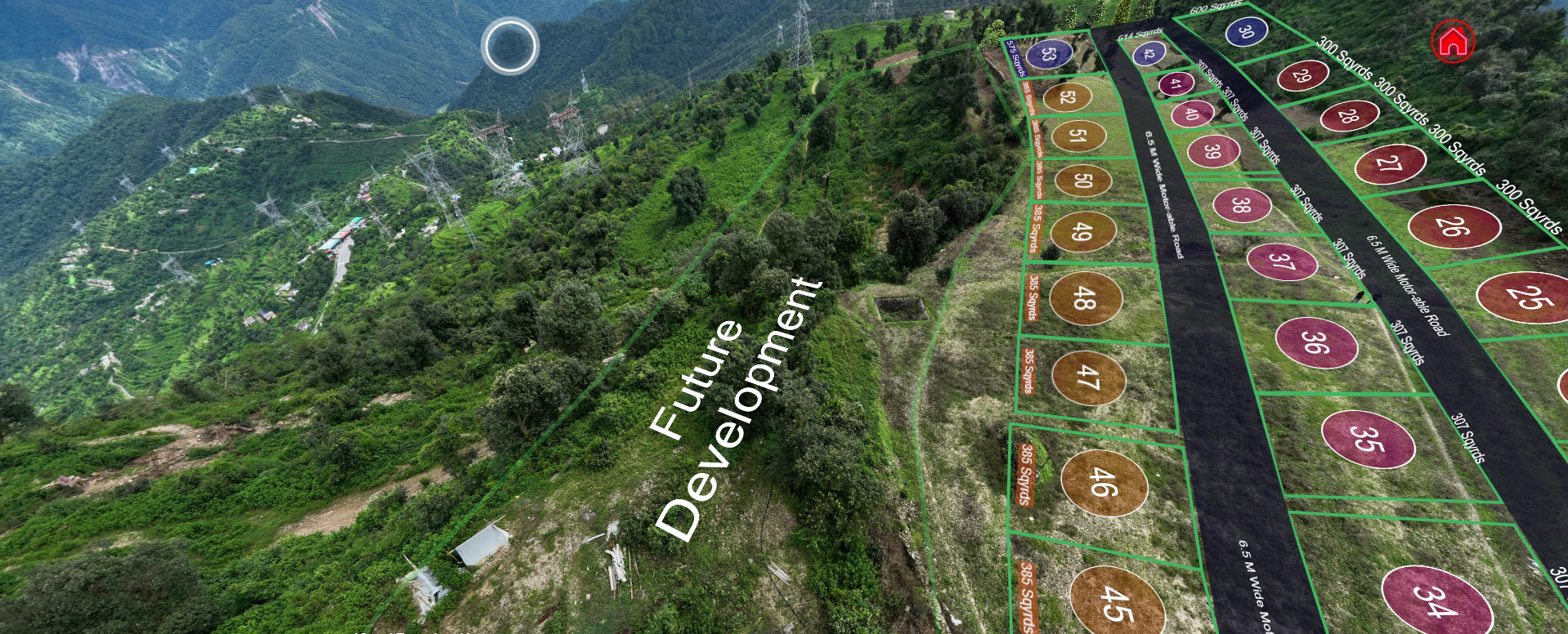
Task: Open plot 50 details
Action: click(1082, 181)
